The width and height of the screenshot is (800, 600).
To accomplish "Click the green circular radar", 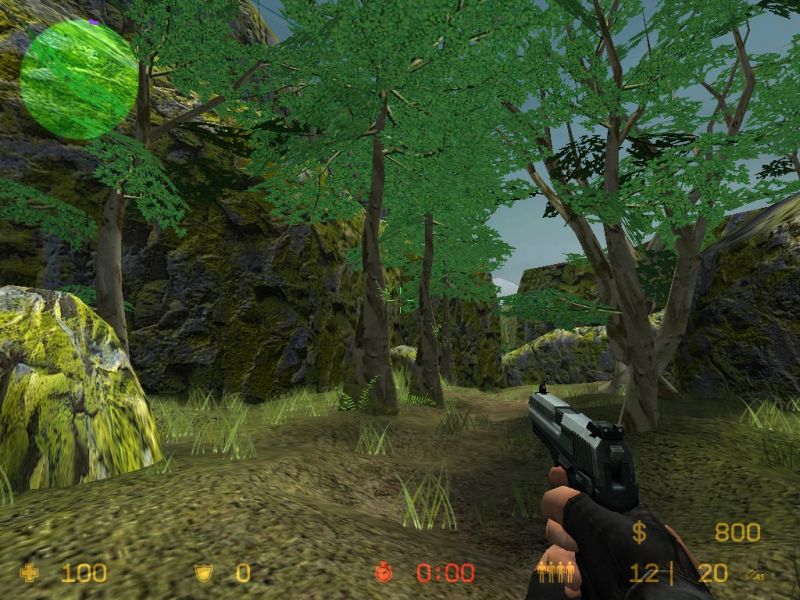I will point(79,79).
